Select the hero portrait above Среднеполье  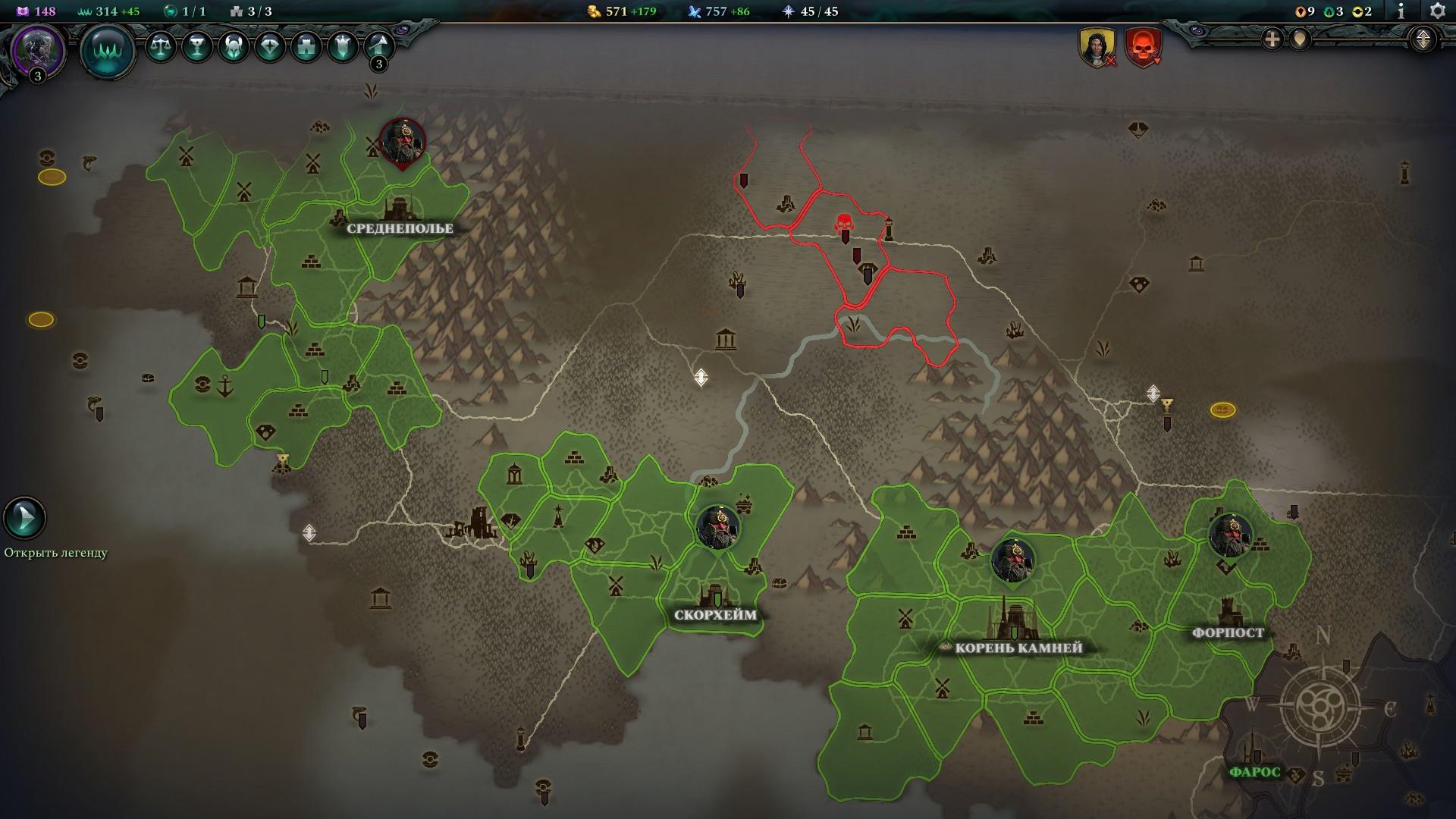[x=402, y=141]
